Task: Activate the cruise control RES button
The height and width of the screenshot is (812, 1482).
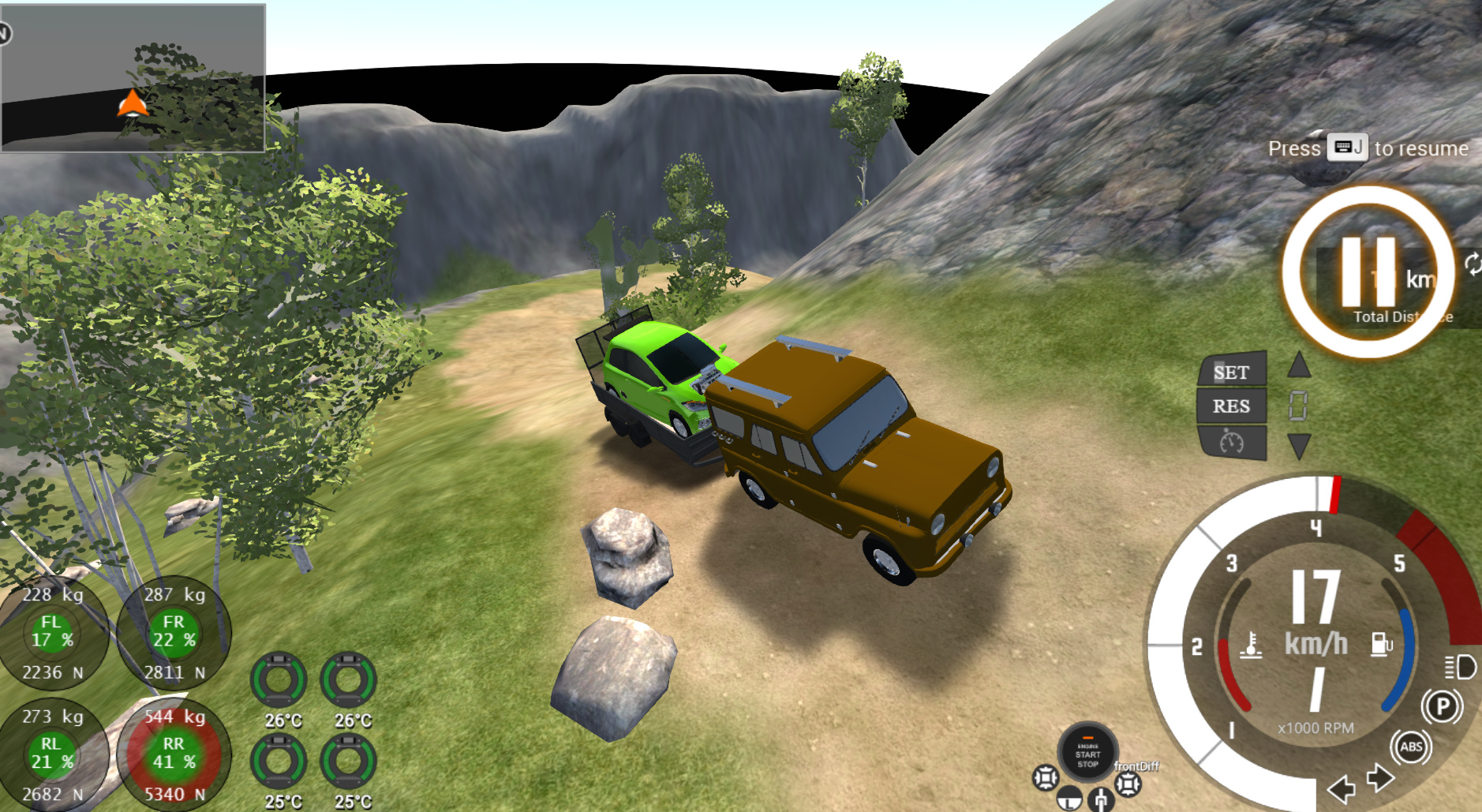Action: point(1232,406)
